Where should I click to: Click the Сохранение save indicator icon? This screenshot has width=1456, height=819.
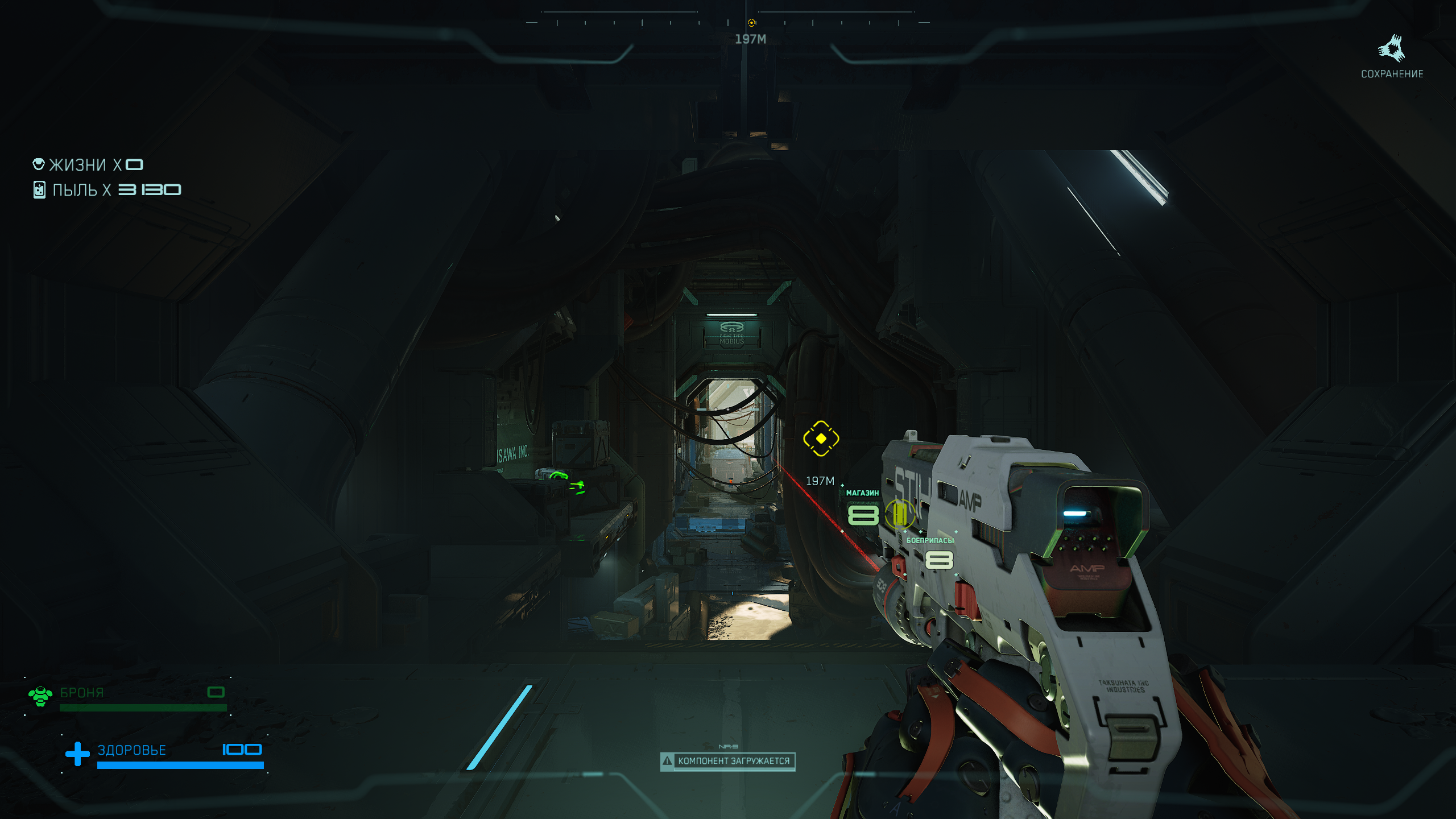pyautogui.click(x=1391, y=49)
